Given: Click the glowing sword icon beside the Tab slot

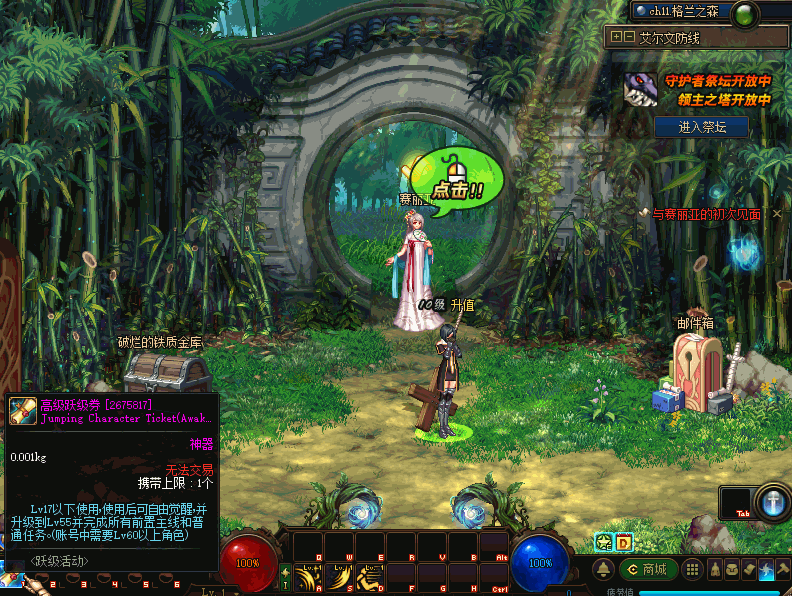Looking at the screenshot, I should [x=773, y=502].
